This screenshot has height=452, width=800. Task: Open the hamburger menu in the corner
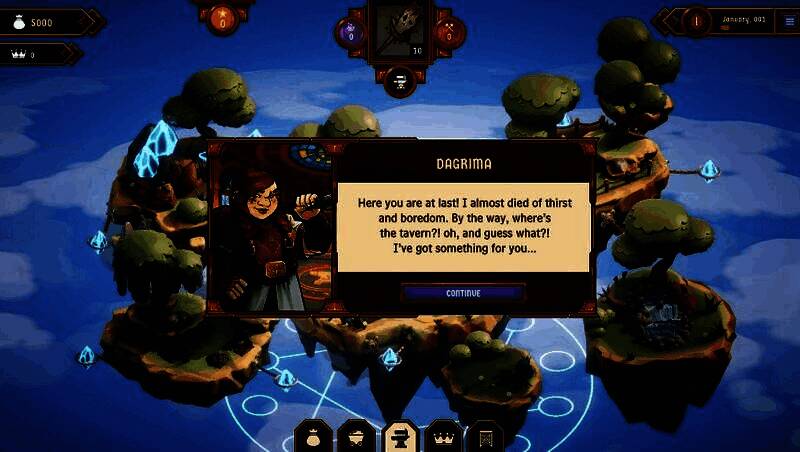(x=789, y=21)
